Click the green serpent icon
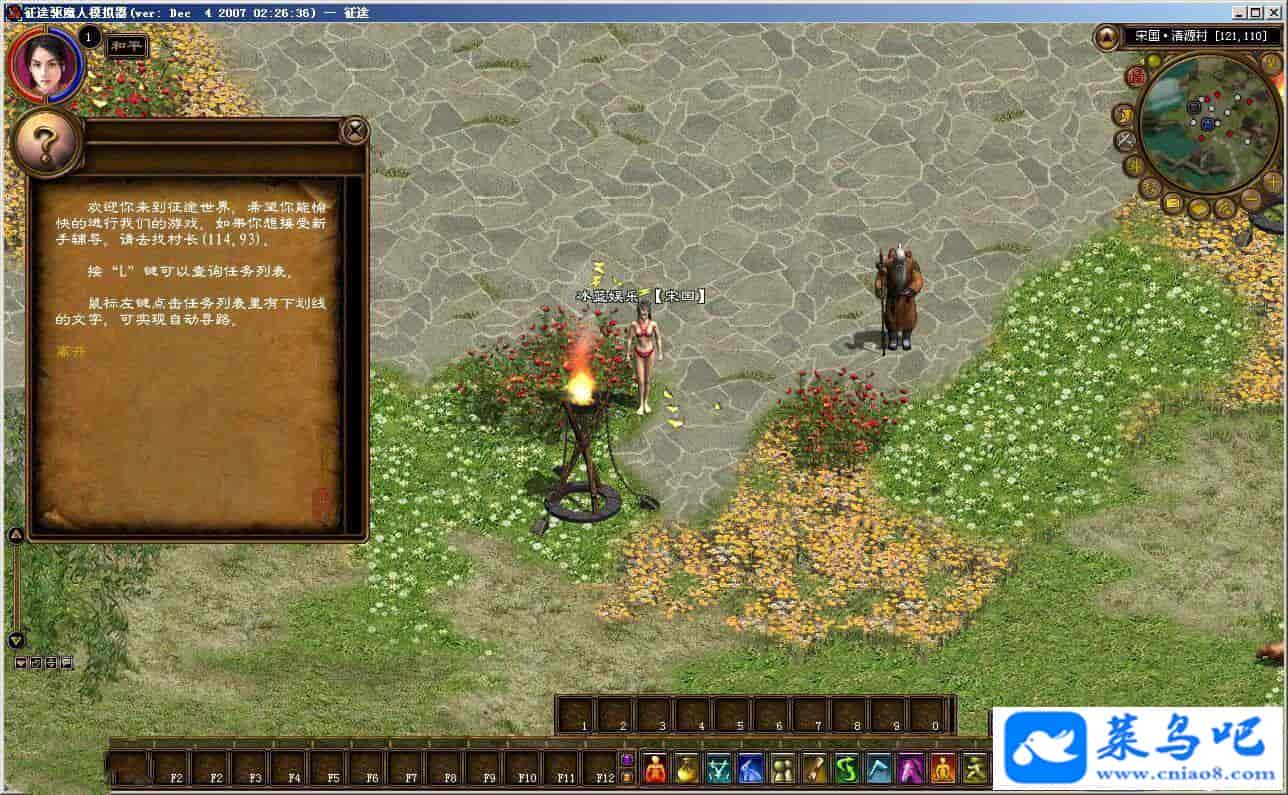 tap(847, 768)
